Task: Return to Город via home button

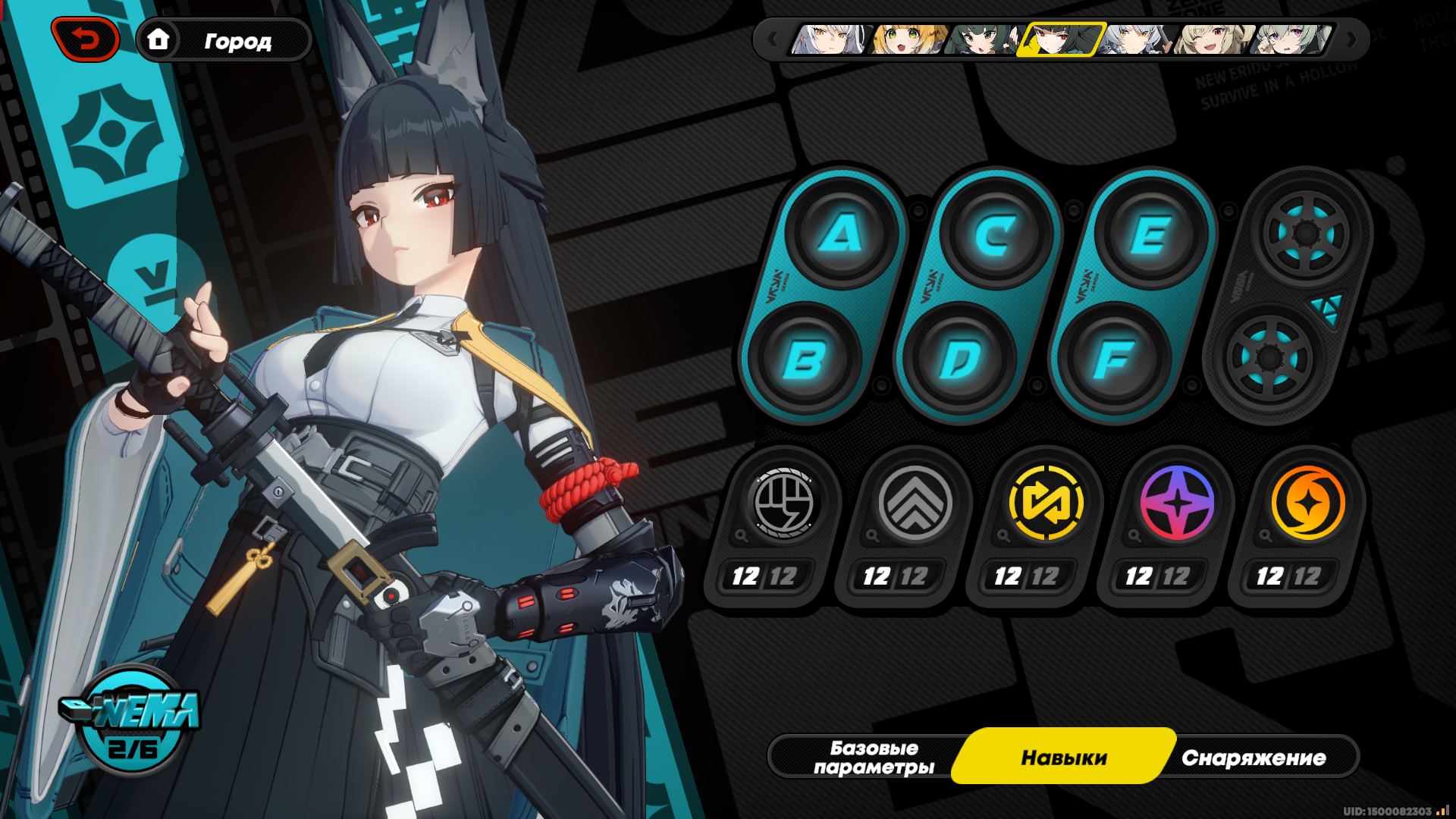Action: (222, 40)
